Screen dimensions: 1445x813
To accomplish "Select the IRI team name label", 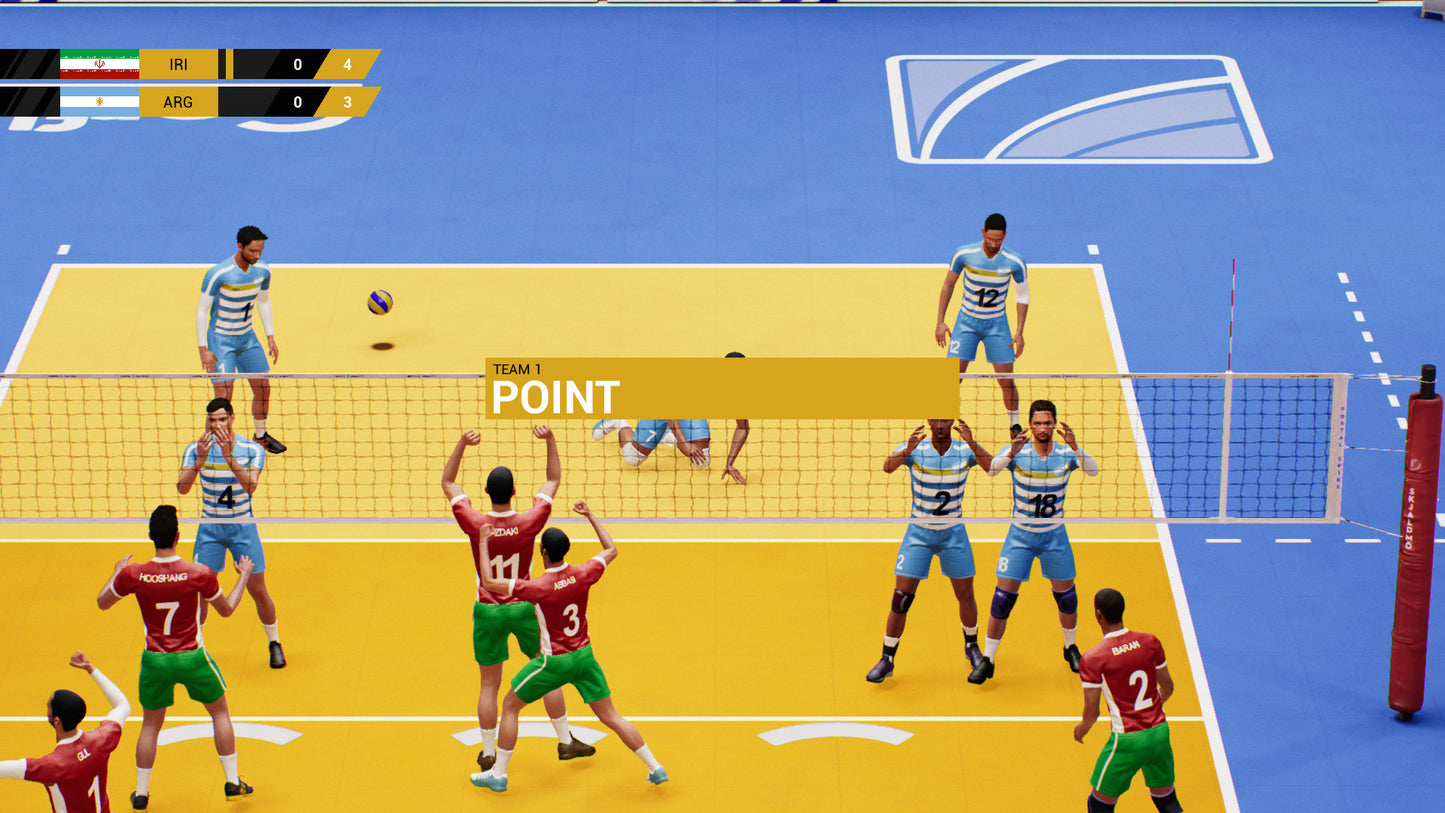I will [x=178, y=62].
